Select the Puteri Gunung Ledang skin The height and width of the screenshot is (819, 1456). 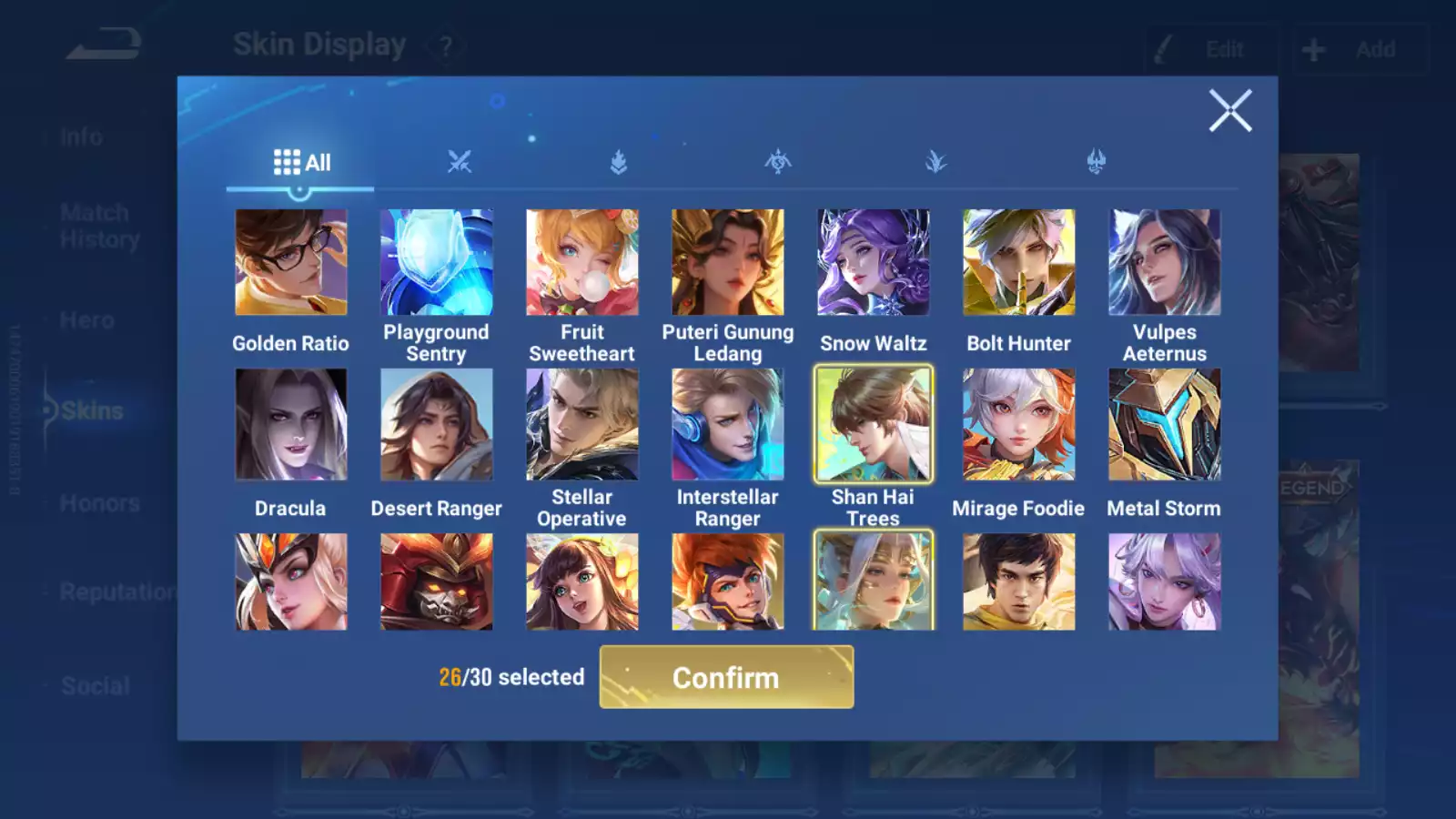728,263
